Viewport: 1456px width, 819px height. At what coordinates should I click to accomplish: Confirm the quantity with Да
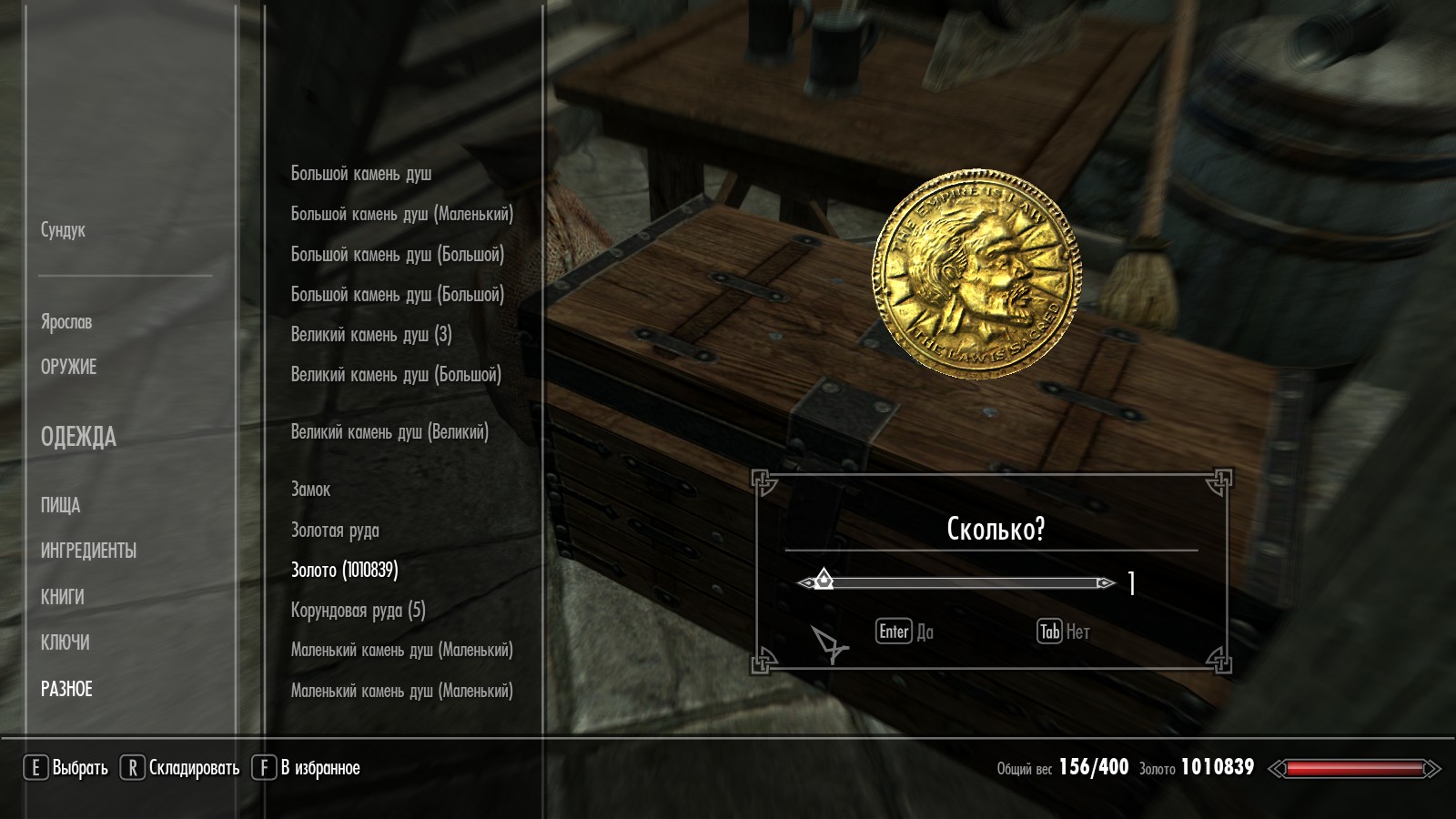905,632
